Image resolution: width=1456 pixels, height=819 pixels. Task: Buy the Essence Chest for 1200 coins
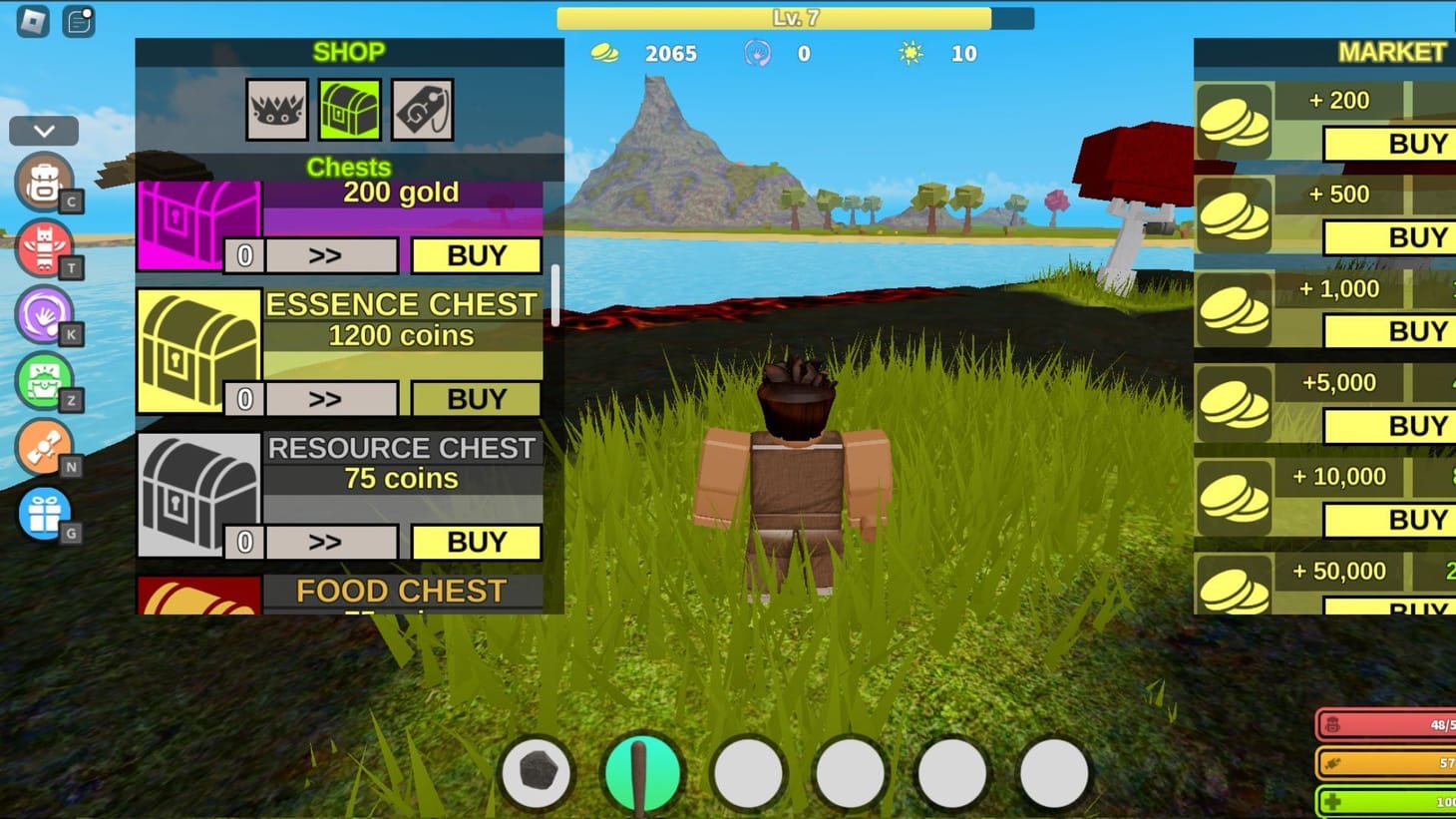476,398
